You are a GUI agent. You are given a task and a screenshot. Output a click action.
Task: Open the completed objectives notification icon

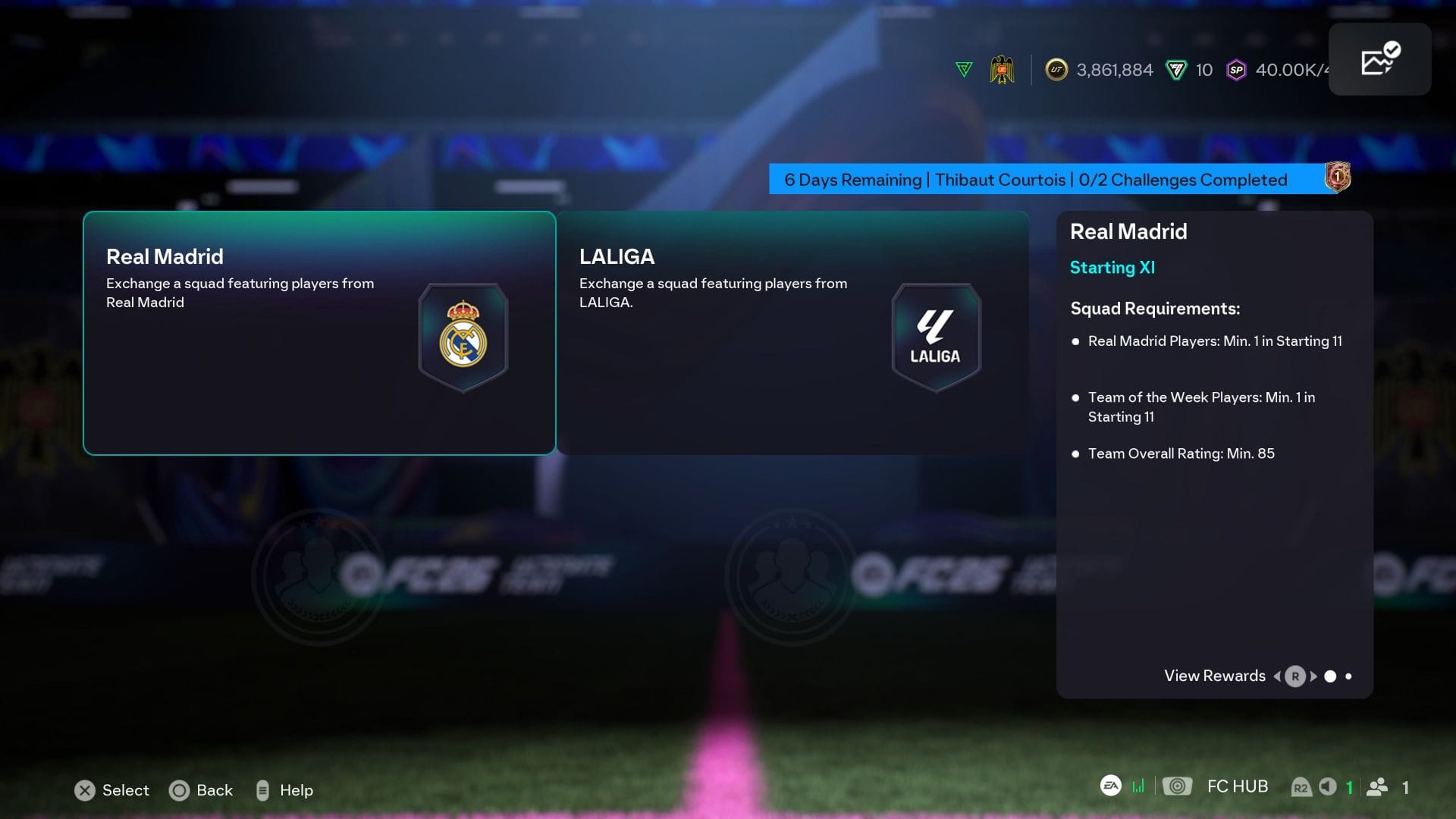click(1379, 57)
